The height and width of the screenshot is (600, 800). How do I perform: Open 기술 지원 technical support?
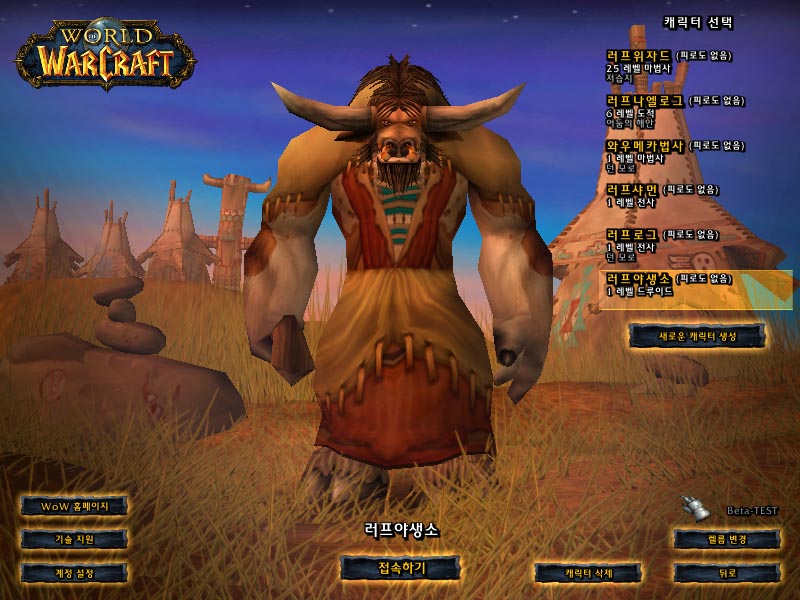(x=75, y=539)
